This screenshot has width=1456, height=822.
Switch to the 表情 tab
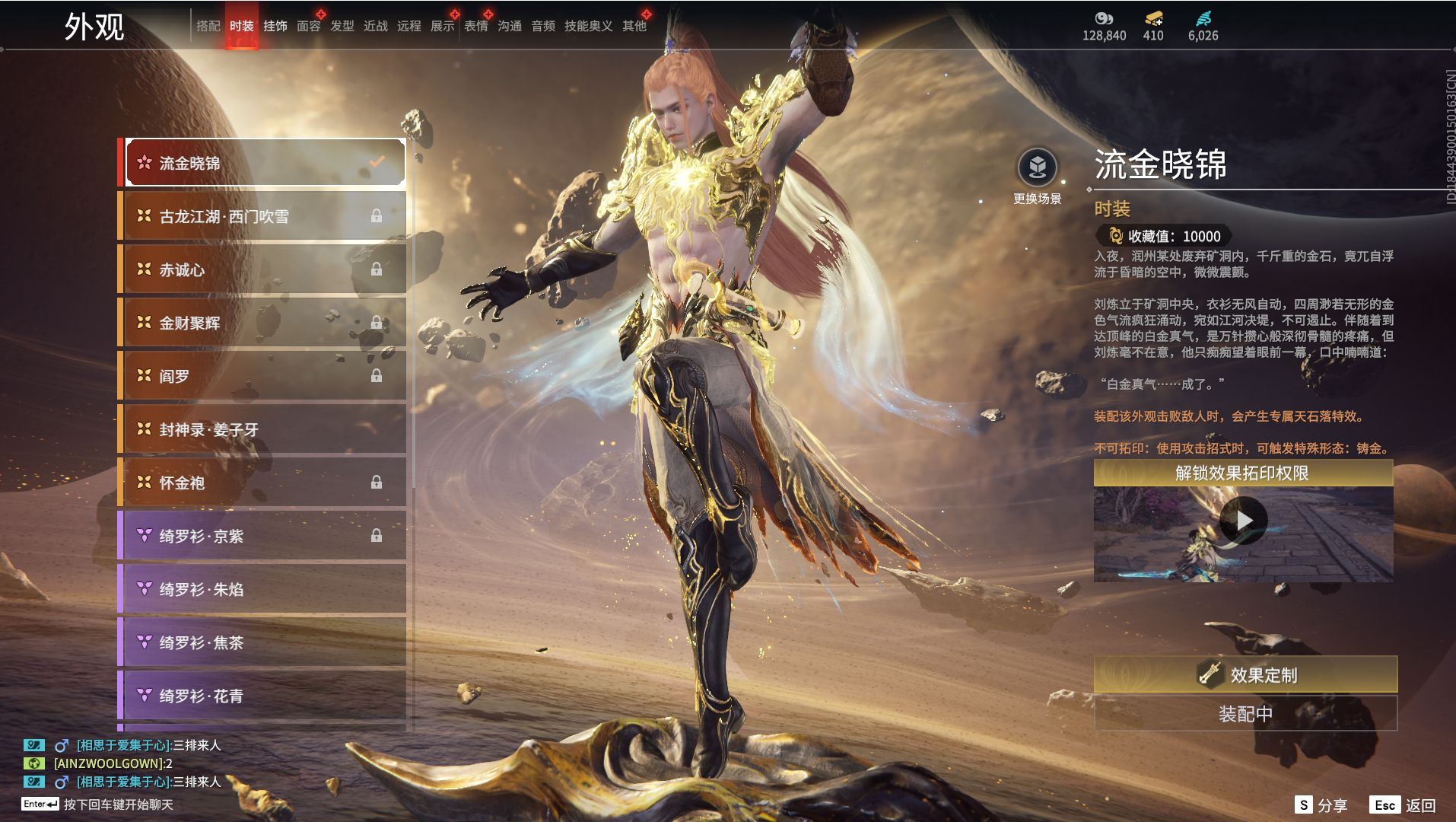pyautogui.click(x=475, y=26)
